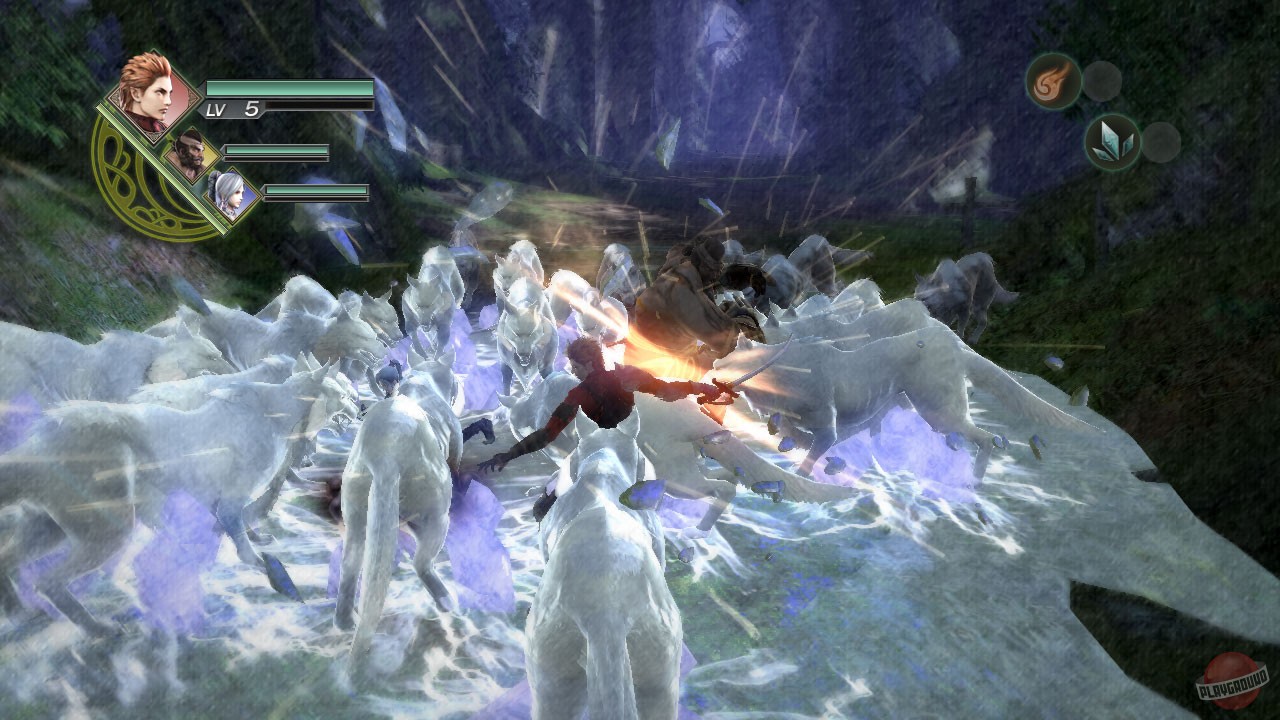Click the darkened slot next to the crystal skill
Image resolution: width=1280 pixels, height=720 pixels.
coord(1160,143)
